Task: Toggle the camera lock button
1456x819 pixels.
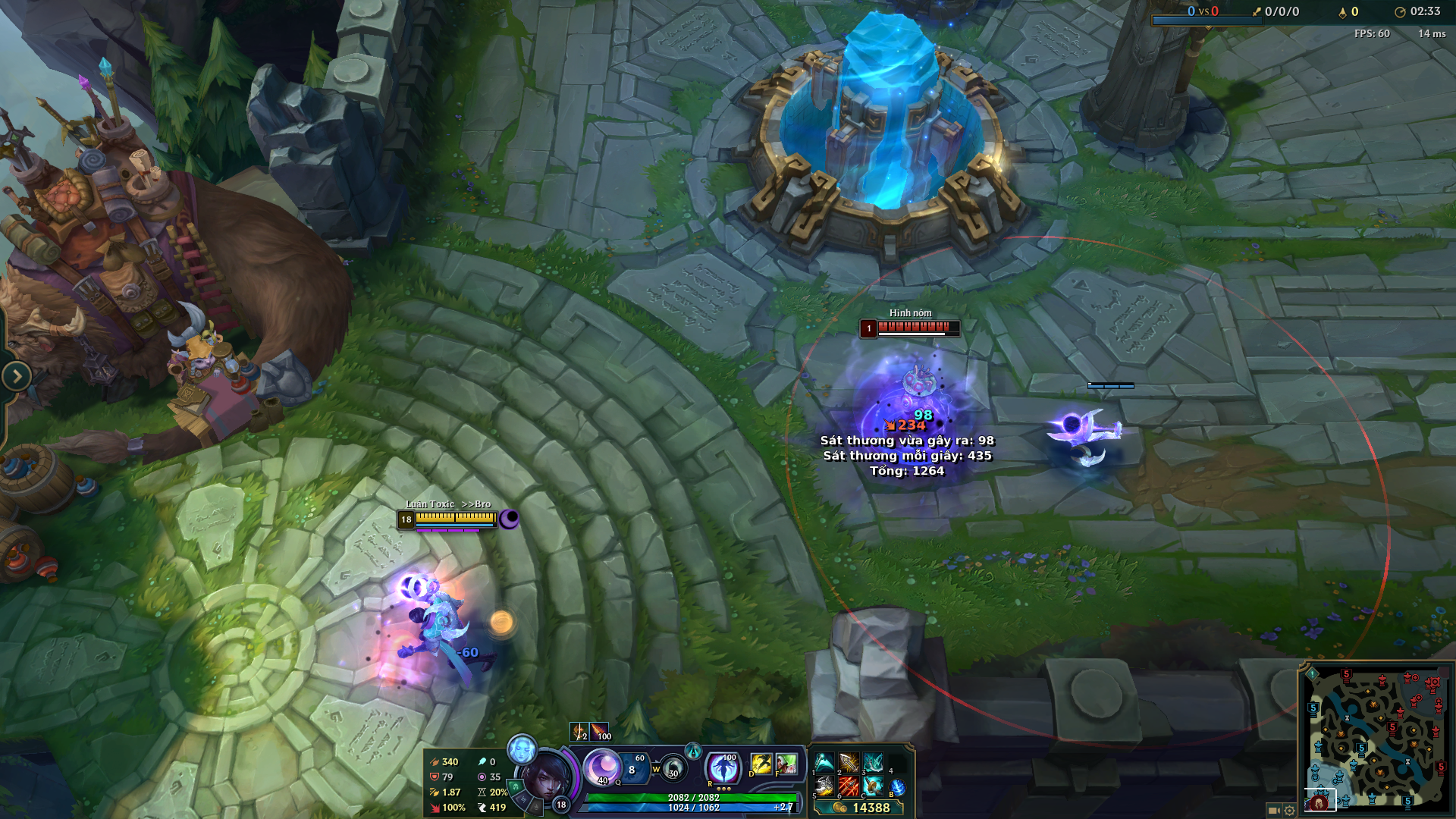Action: [1273, 810]
